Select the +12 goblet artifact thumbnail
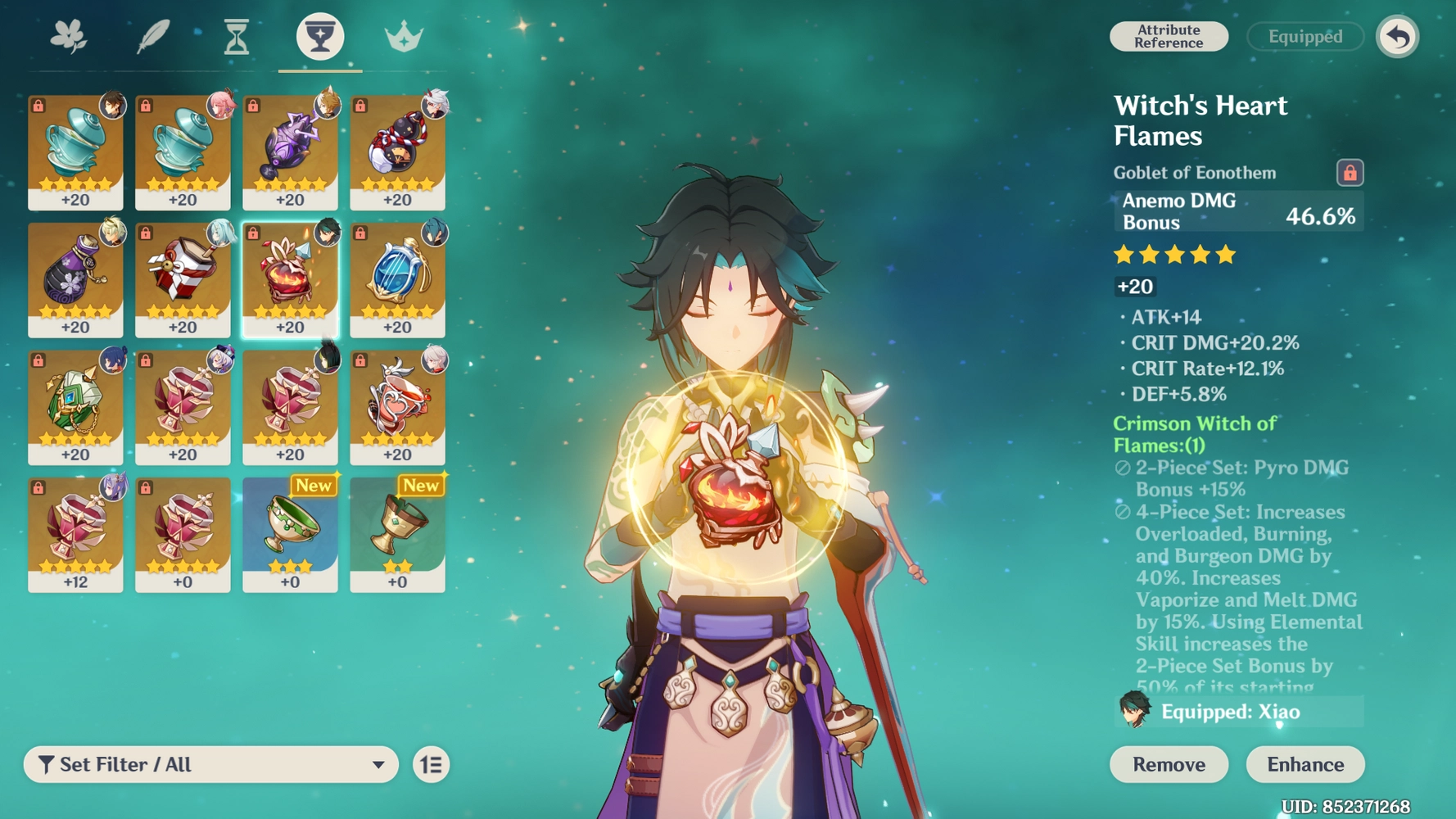Screen dimensions: 1456x819 click(x=75, y=532)
